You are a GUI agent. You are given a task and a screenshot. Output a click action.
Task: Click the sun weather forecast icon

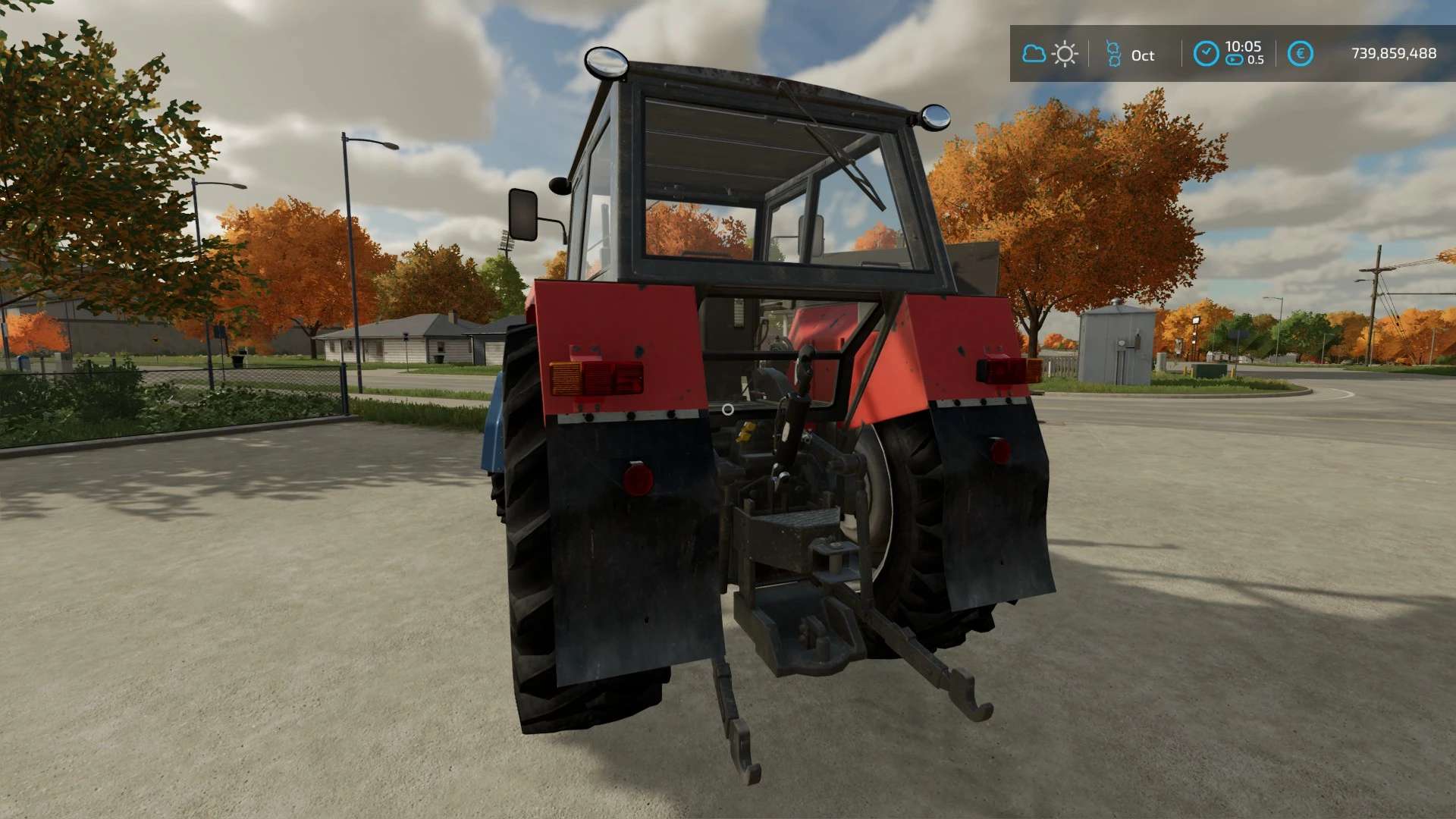tap(1065, 54)
